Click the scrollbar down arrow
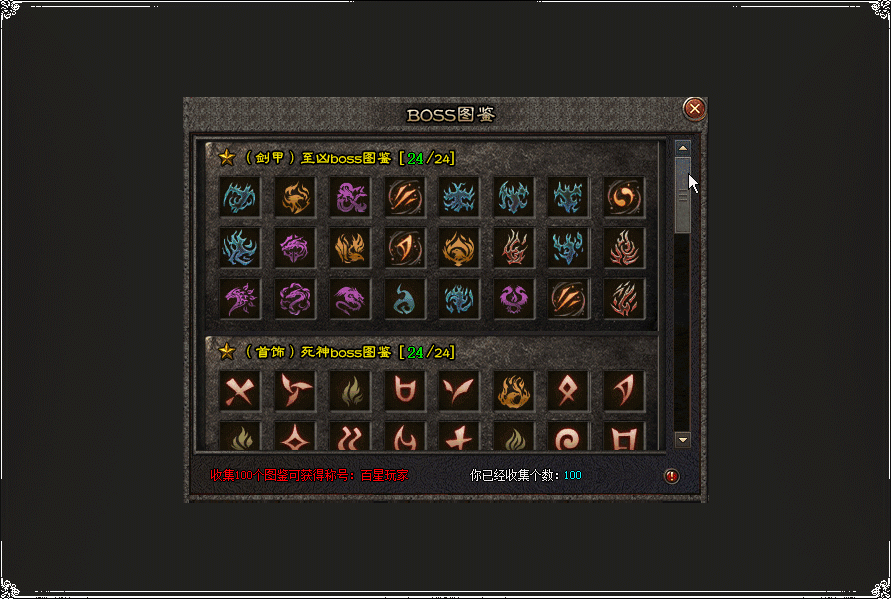The width and height of the screenshot is (892, 599). point(683,439)
